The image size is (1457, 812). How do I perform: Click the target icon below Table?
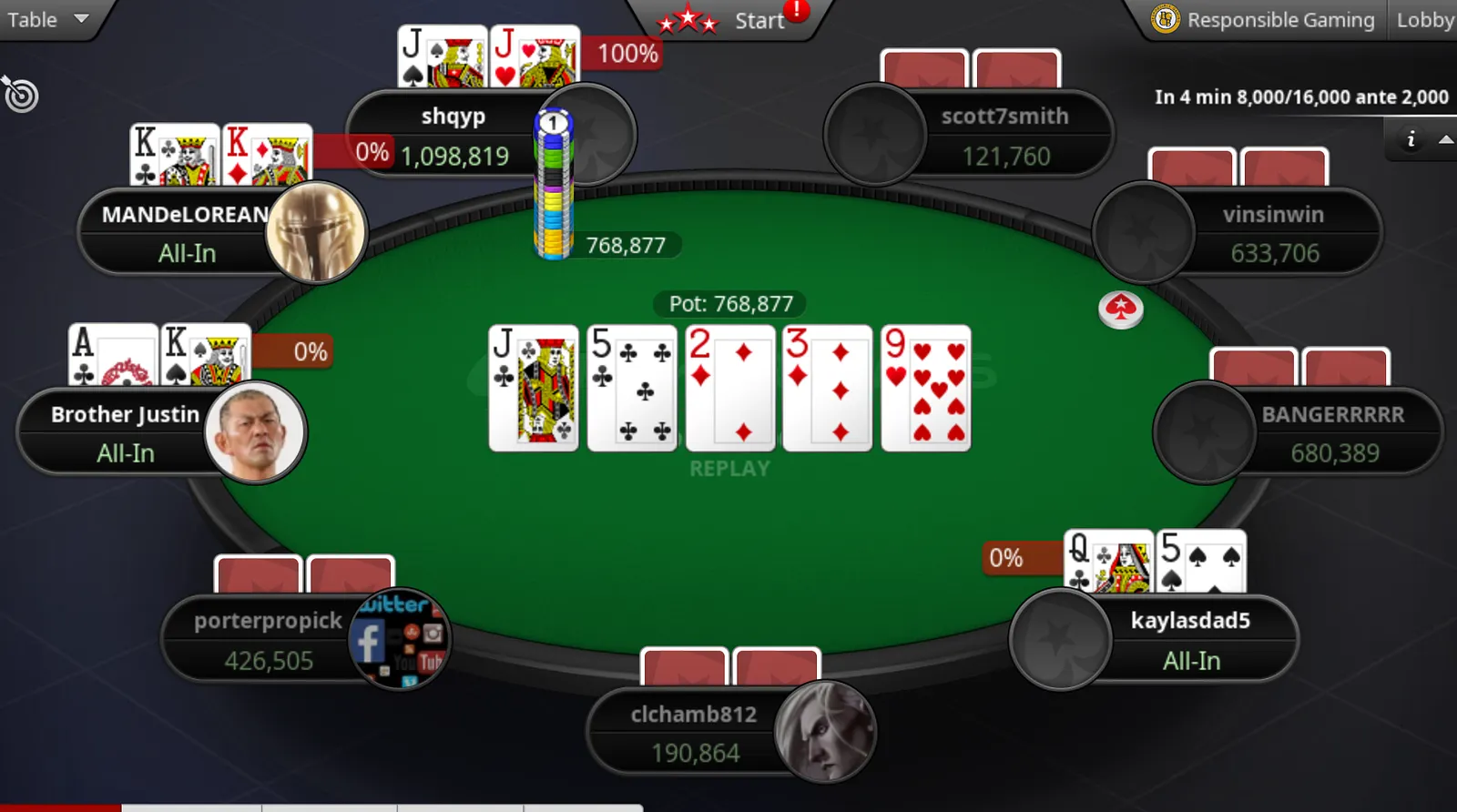(x=21, y=95)
